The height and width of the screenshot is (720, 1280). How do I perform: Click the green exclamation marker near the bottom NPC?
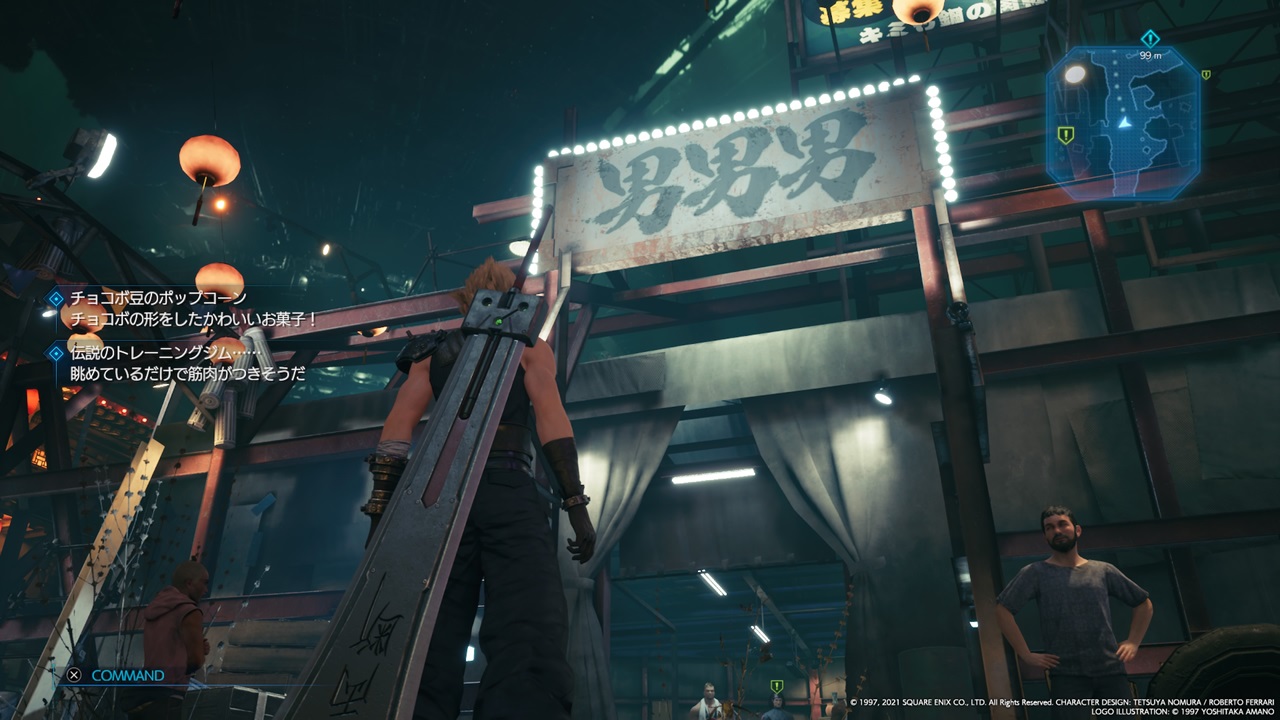coord(776,686)
